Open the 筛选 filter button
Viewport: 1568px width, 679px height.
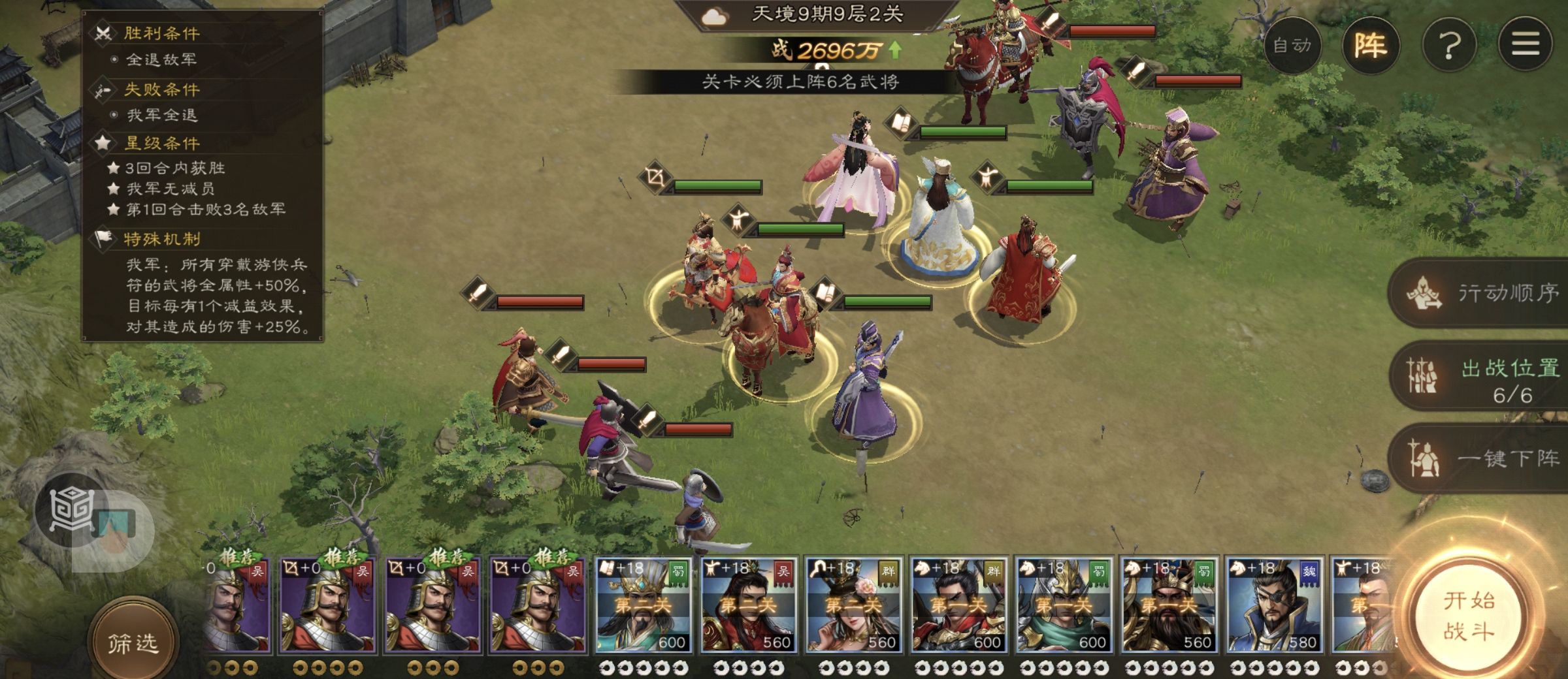pyautogui.click(x=133, y=643)
